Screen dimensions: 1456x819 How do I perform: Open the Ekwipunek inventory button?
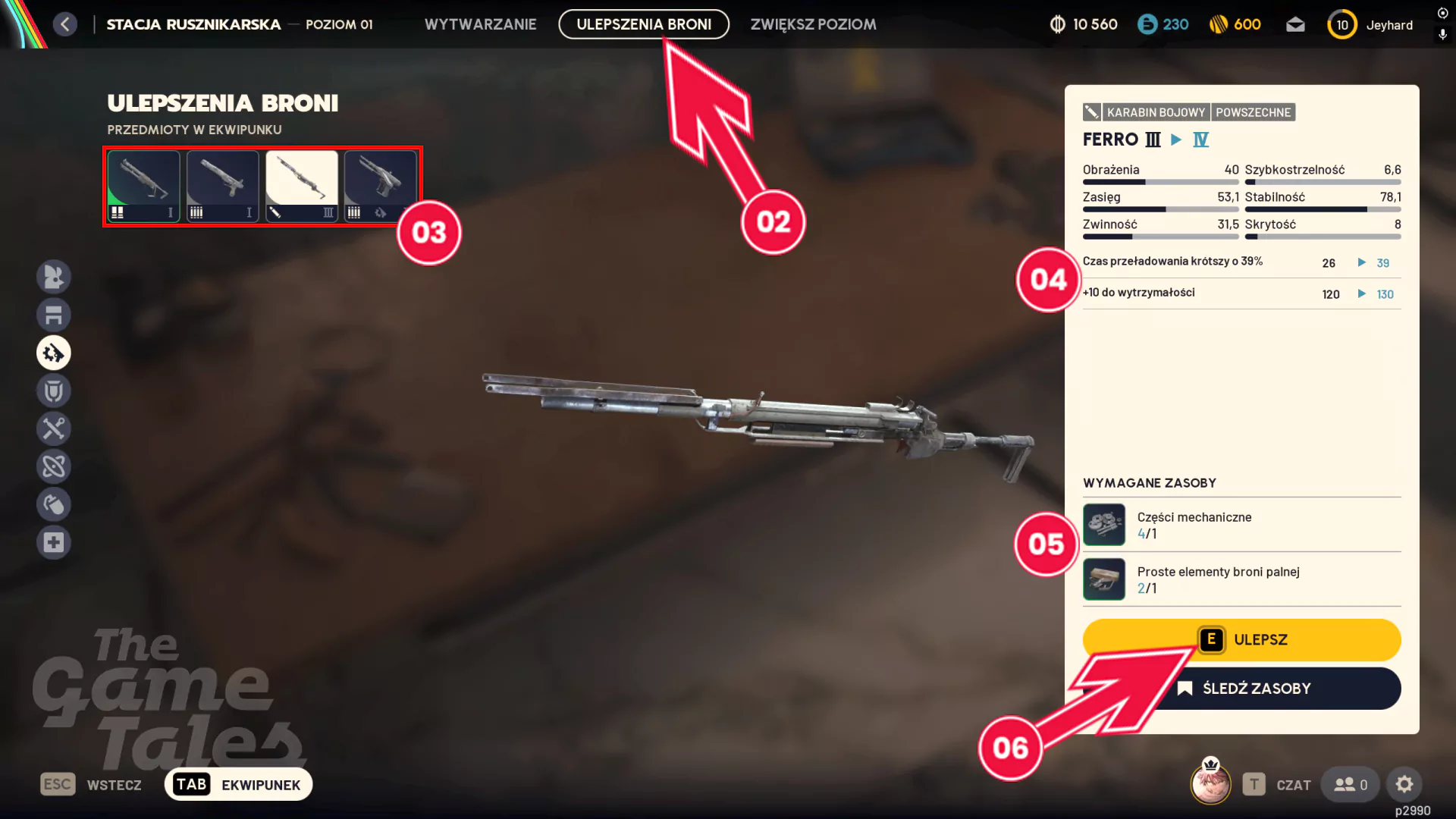[x=238, y=785]
